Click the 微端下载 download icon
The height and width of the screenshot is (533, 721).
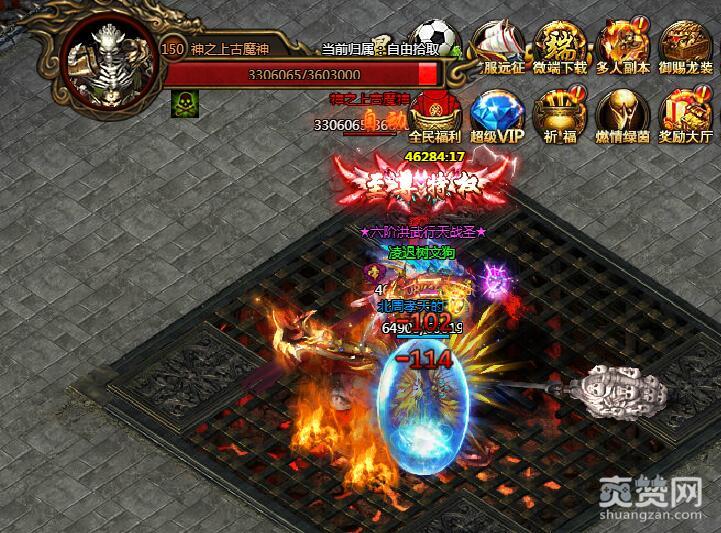pos(560,43)
